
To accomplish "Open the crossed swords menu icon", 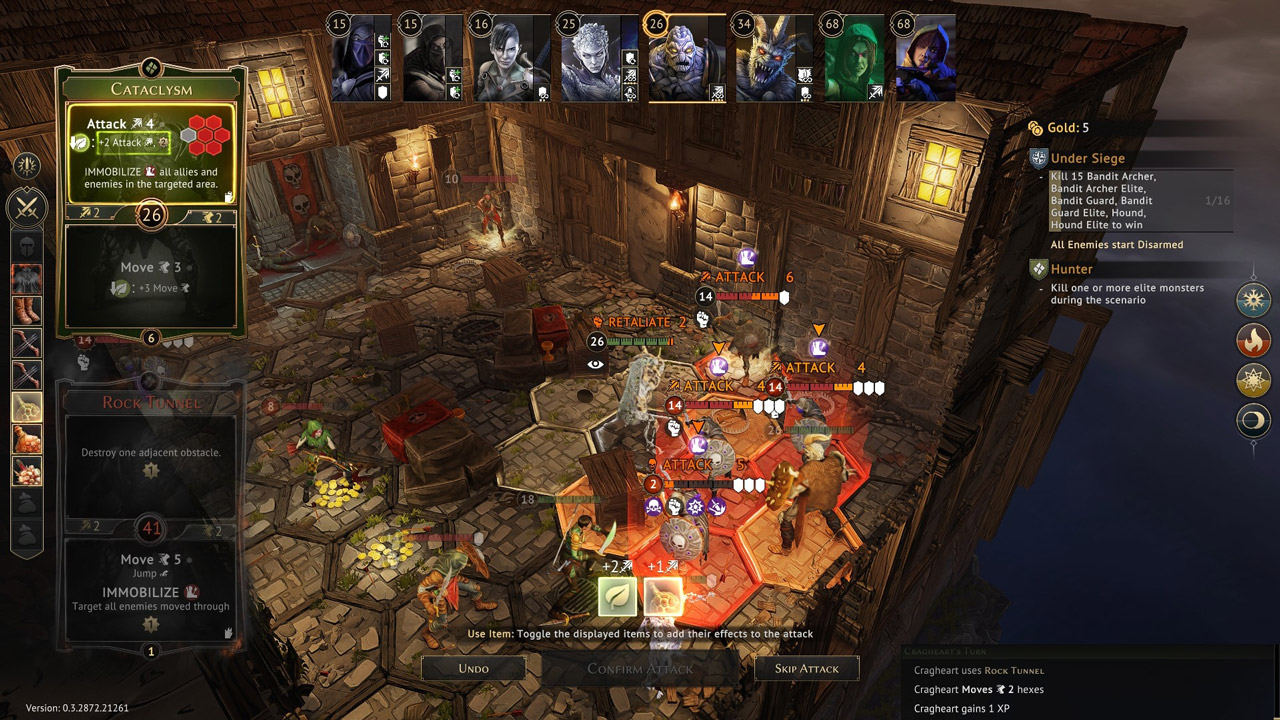I will coord(26,208).
